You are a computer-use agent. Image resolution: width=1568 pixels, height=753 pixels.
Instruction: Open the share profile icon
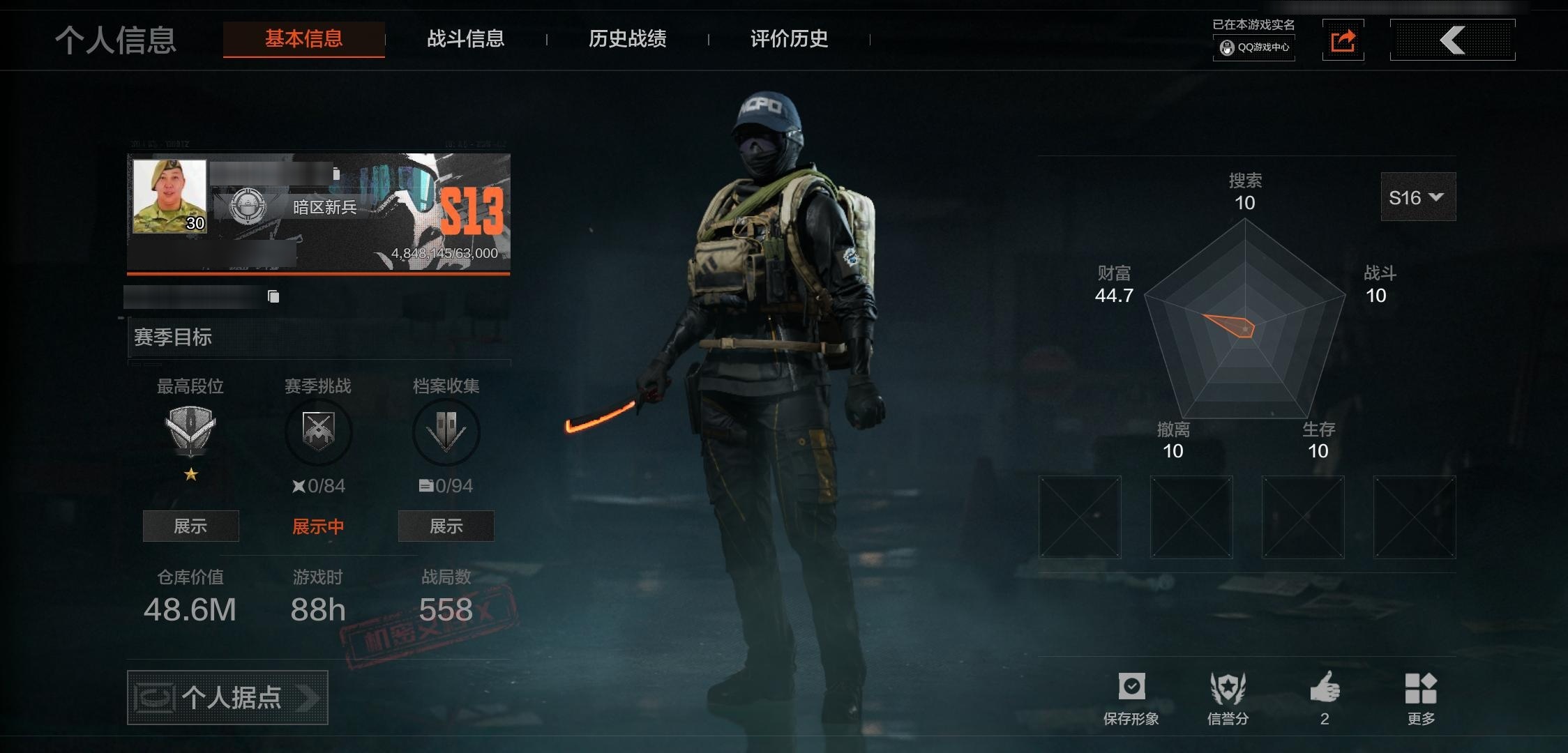click(1343, 40)
